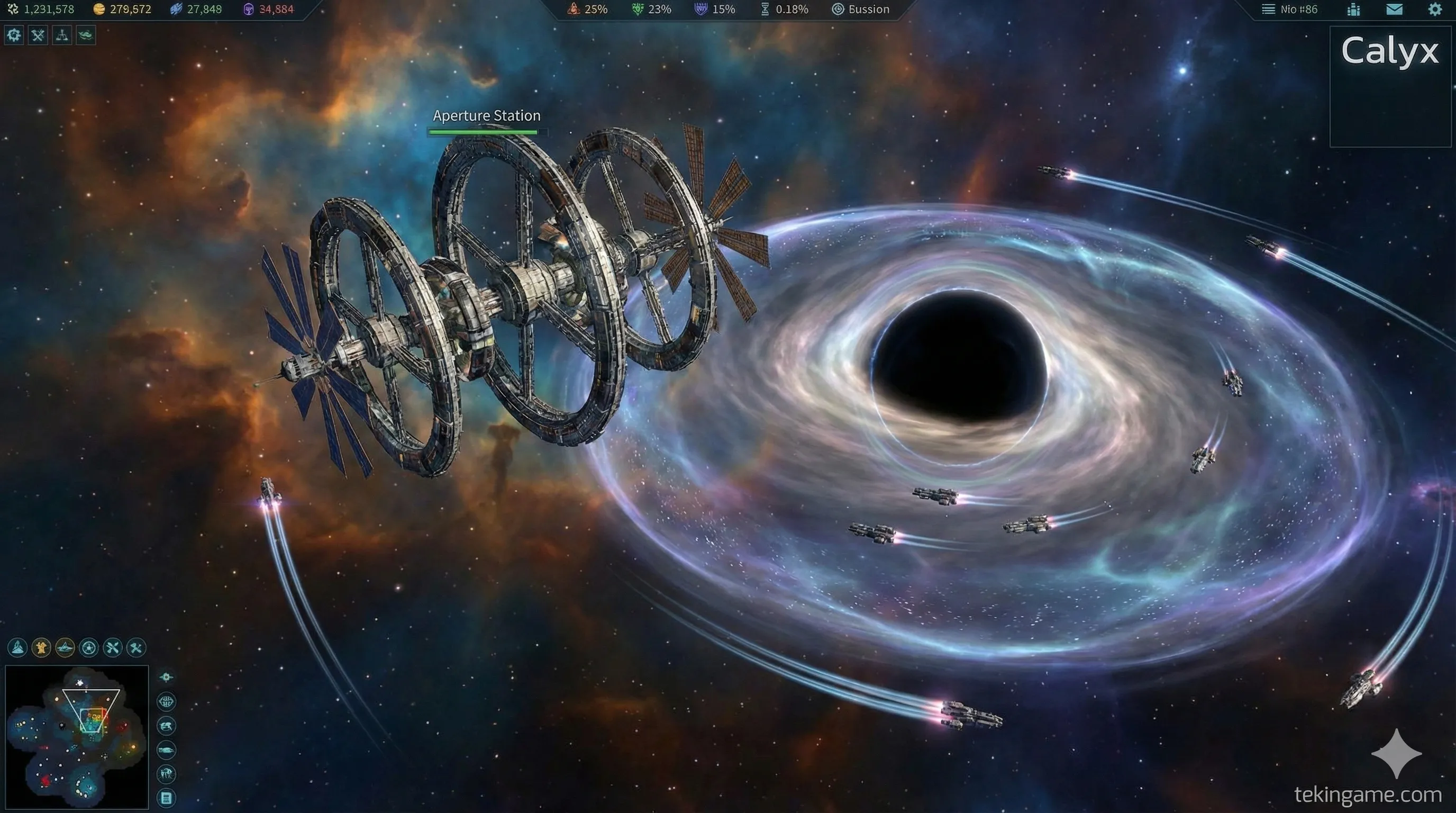Click the galaxy minimap
Viewport: 1456px width, 813px height.
(77, 737)
